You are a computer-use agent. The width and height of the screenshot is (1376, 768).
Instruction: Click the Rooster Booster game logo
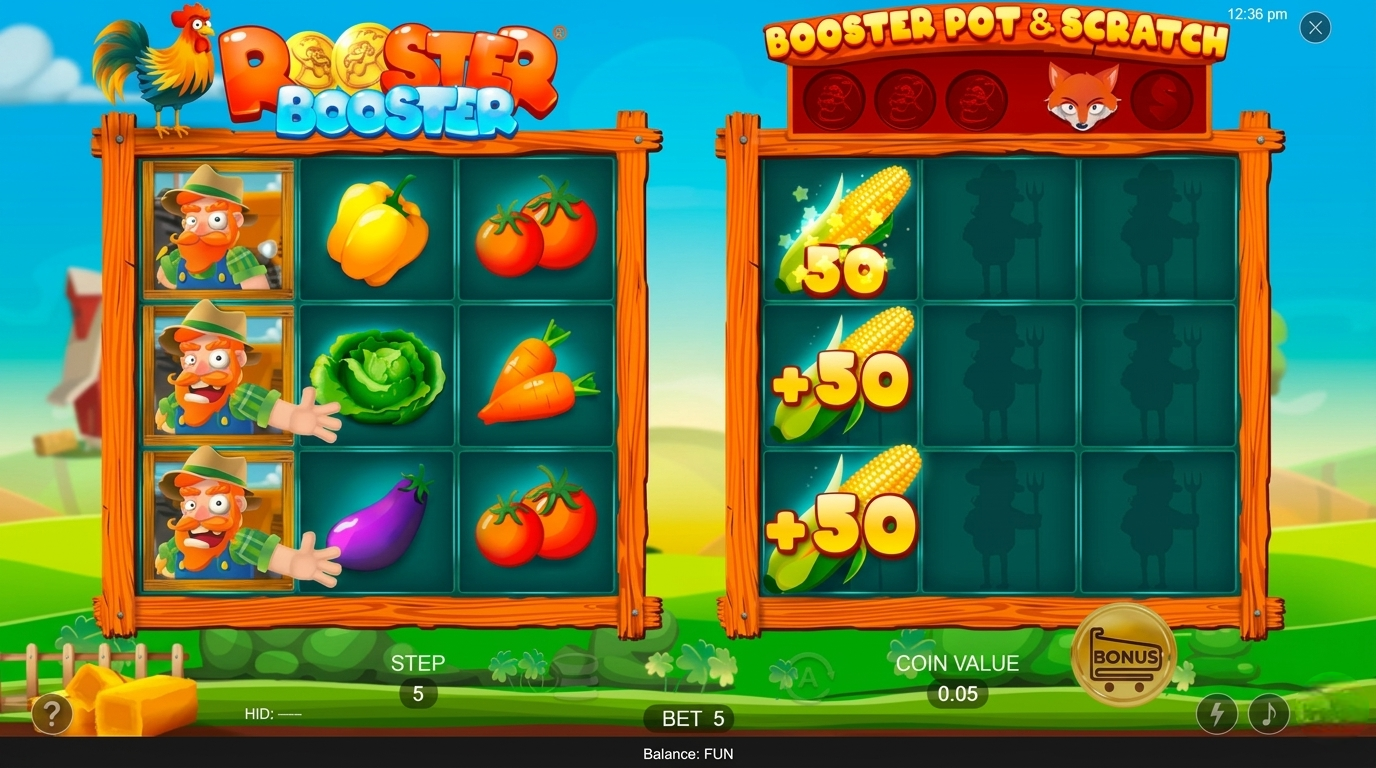point(388,80)
